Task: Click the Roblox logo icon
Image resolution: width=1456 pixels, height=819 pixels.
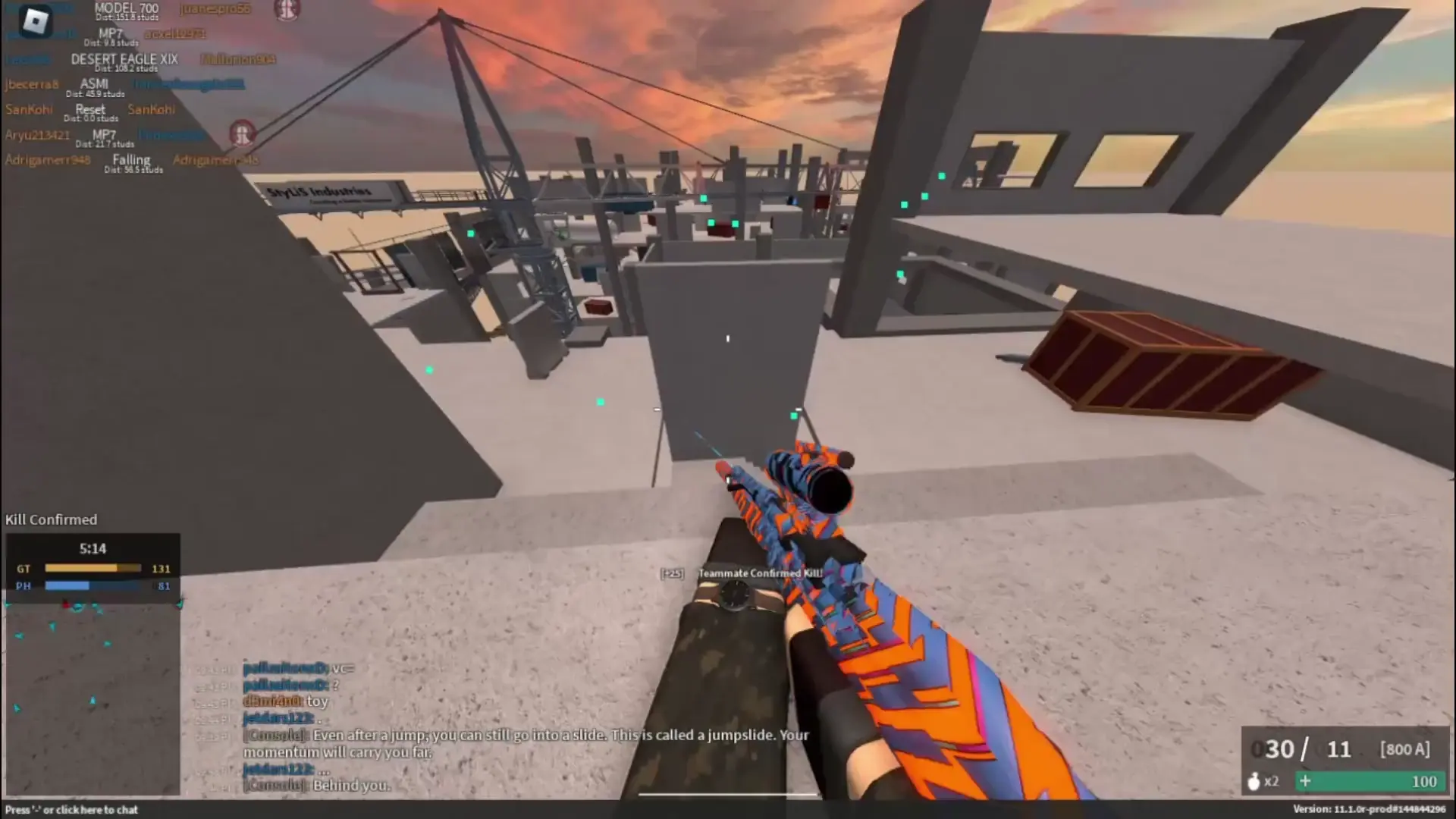Action: [36, 21]
